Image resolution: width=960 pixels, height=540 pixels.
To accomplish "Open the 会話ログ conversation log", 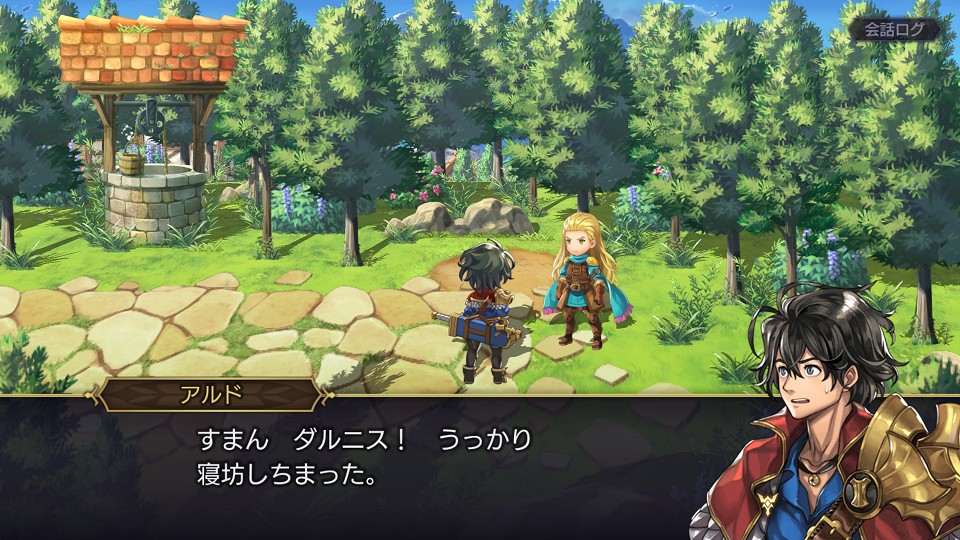I will pos(894,29).
